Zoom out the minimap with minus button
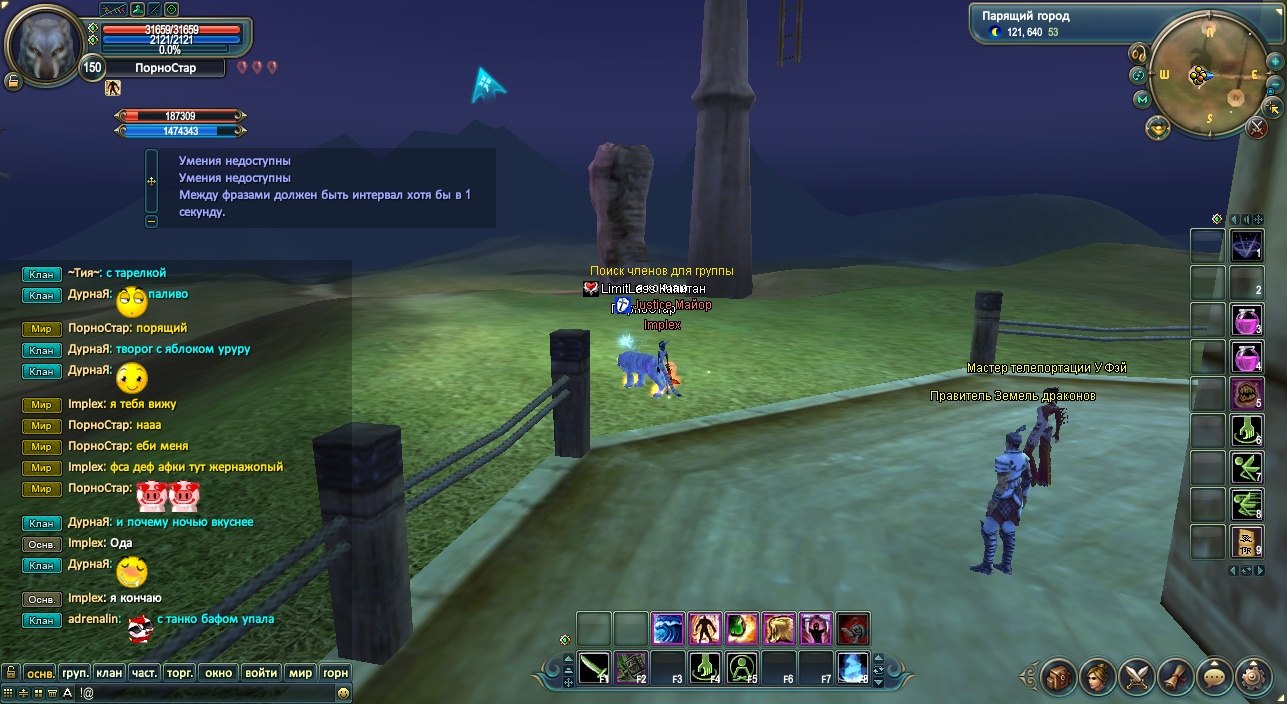This screenshot has width=1287, height=704. pos(1275,83)
